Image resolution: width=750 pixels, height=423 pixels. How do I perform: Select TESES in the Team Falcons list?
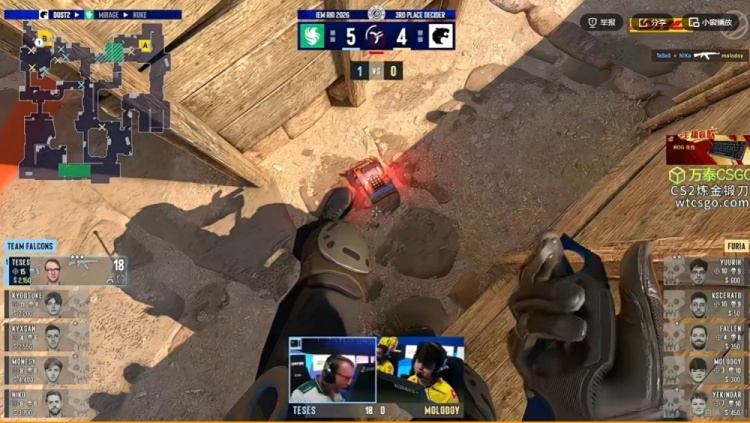pos(66,270)
